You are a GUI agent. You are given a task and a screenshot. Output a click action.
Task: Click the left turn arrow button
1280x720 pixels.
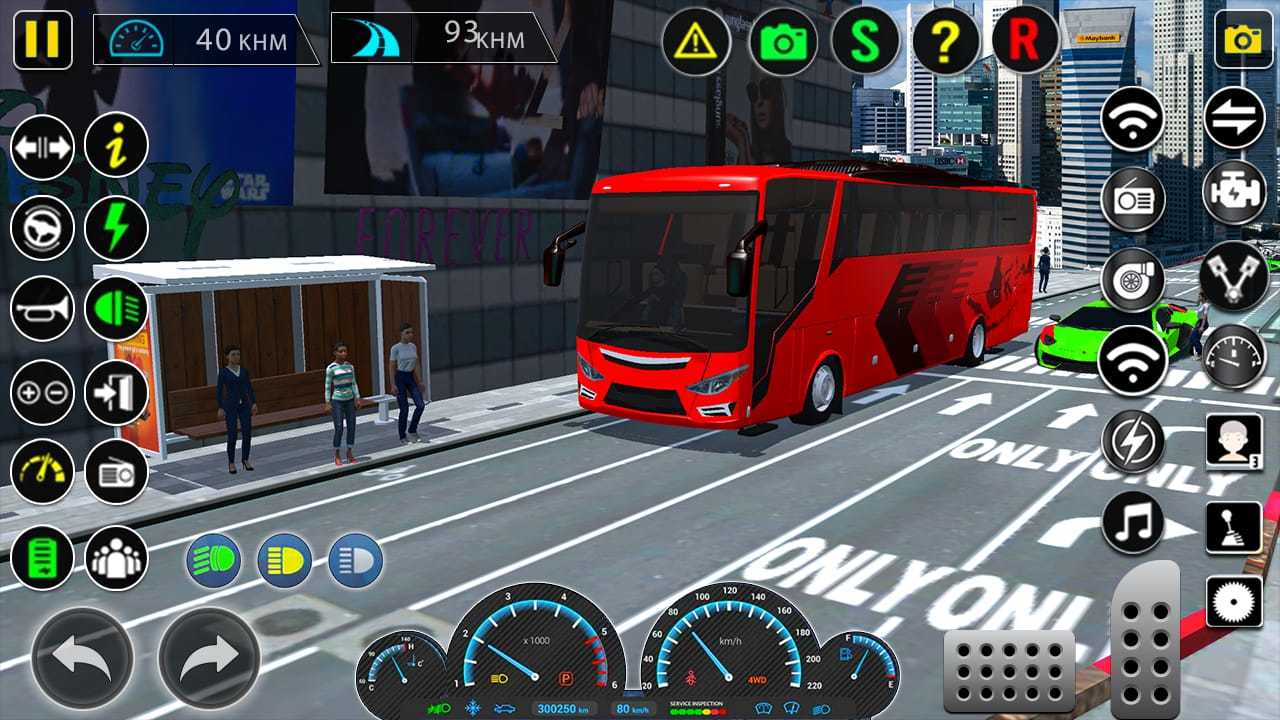pyautogui.click(x=82, y=658)
